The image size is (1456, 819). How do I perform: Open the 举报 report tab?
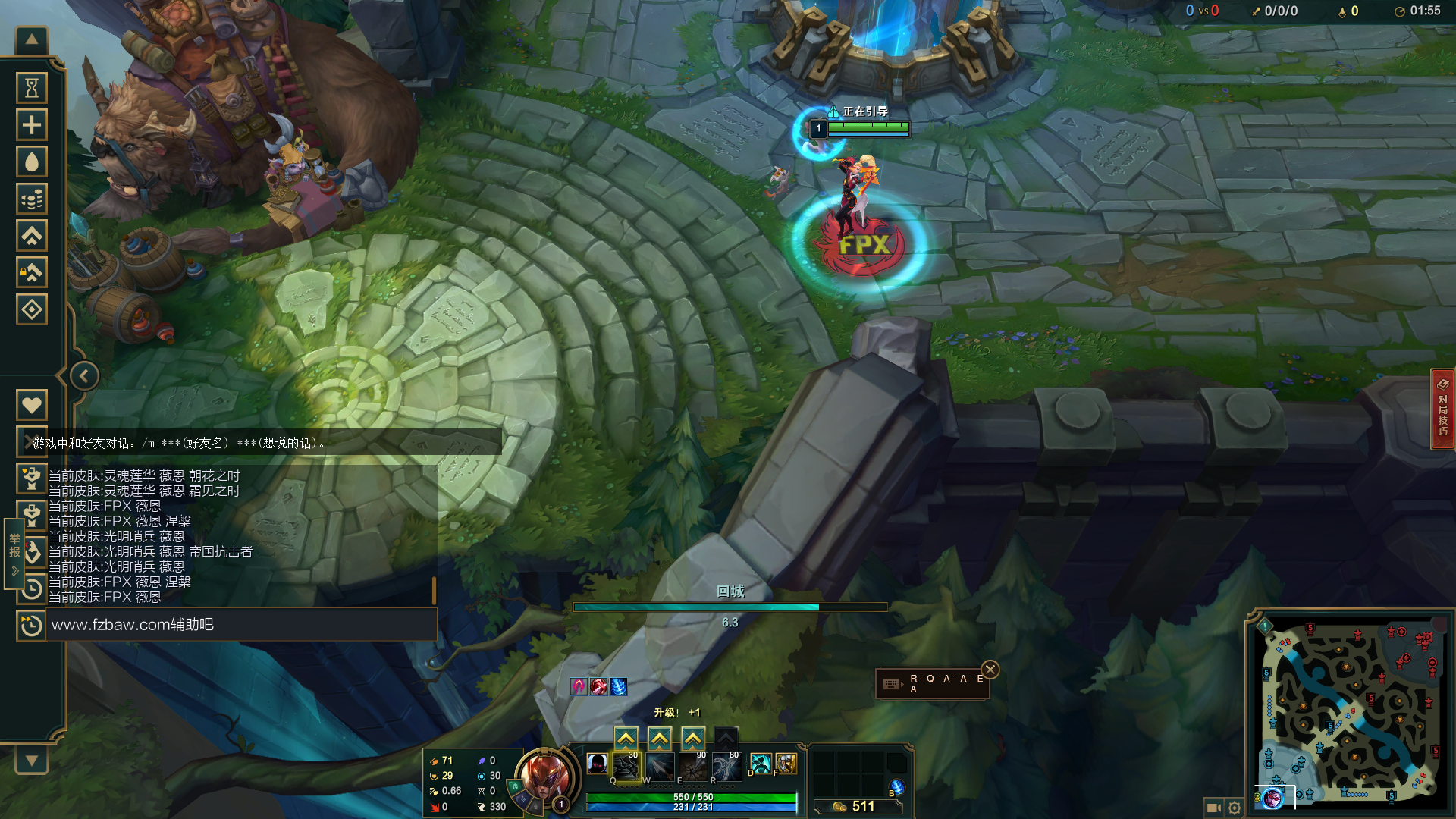tap(14, 554)
